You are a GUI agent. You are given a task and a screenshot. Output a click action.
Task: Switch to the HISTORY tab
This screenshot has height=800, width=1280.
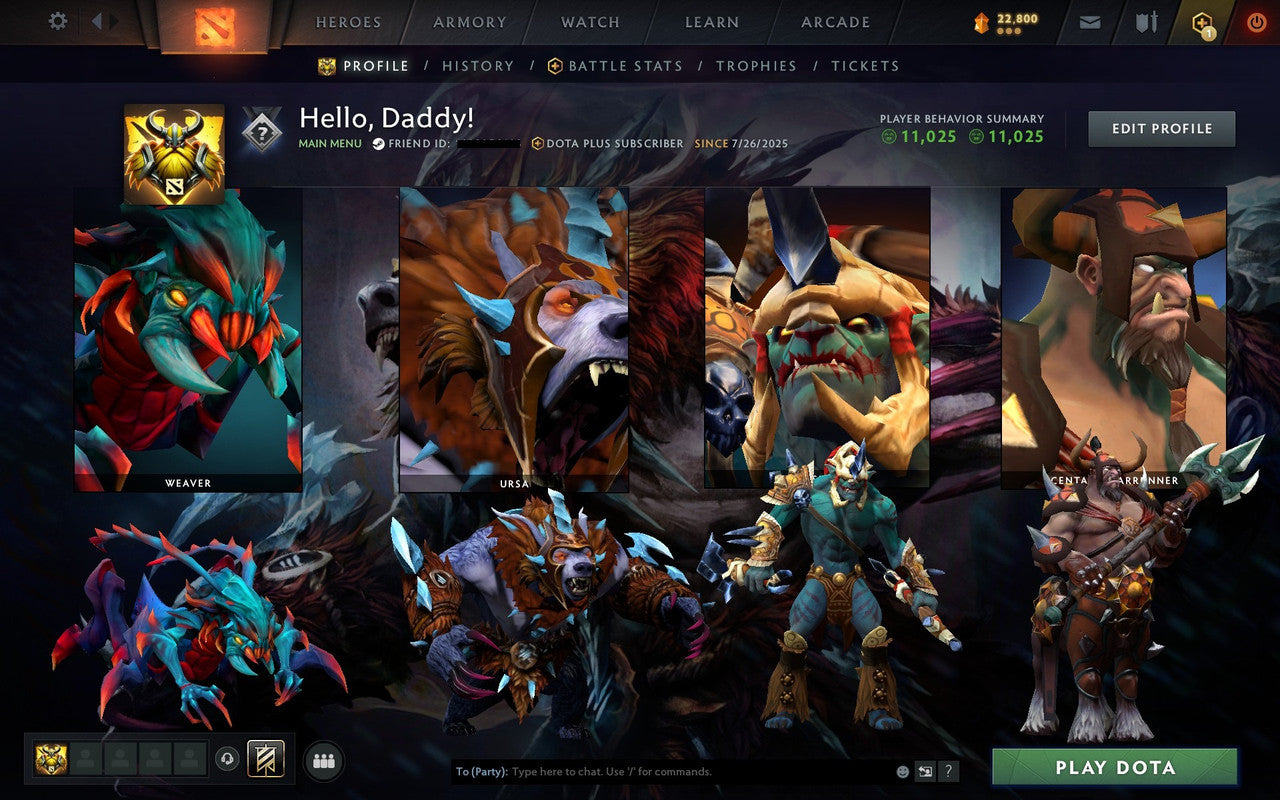(478, 65)
